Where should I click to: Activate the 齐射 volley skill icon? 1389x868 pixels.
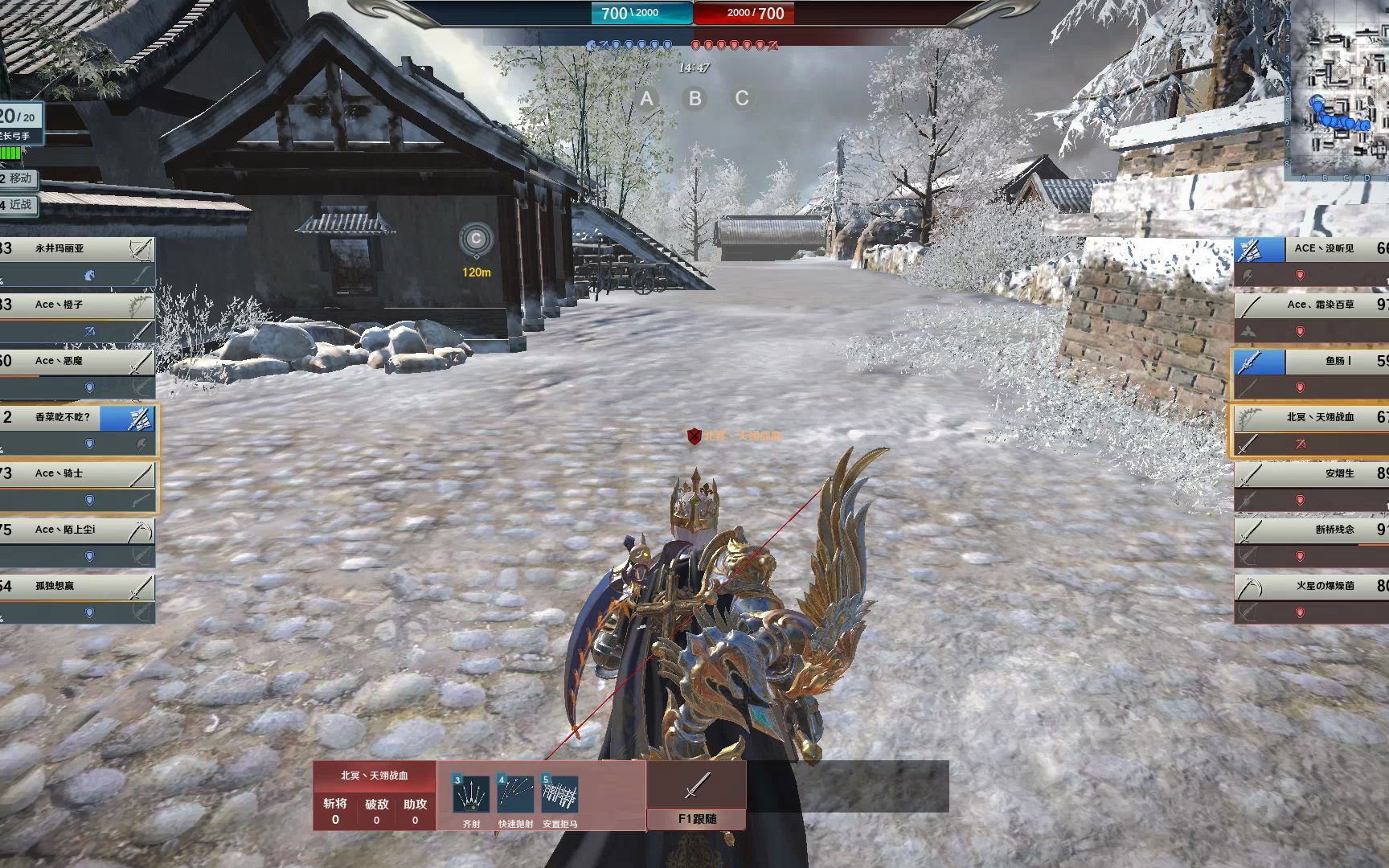(472, 795)
